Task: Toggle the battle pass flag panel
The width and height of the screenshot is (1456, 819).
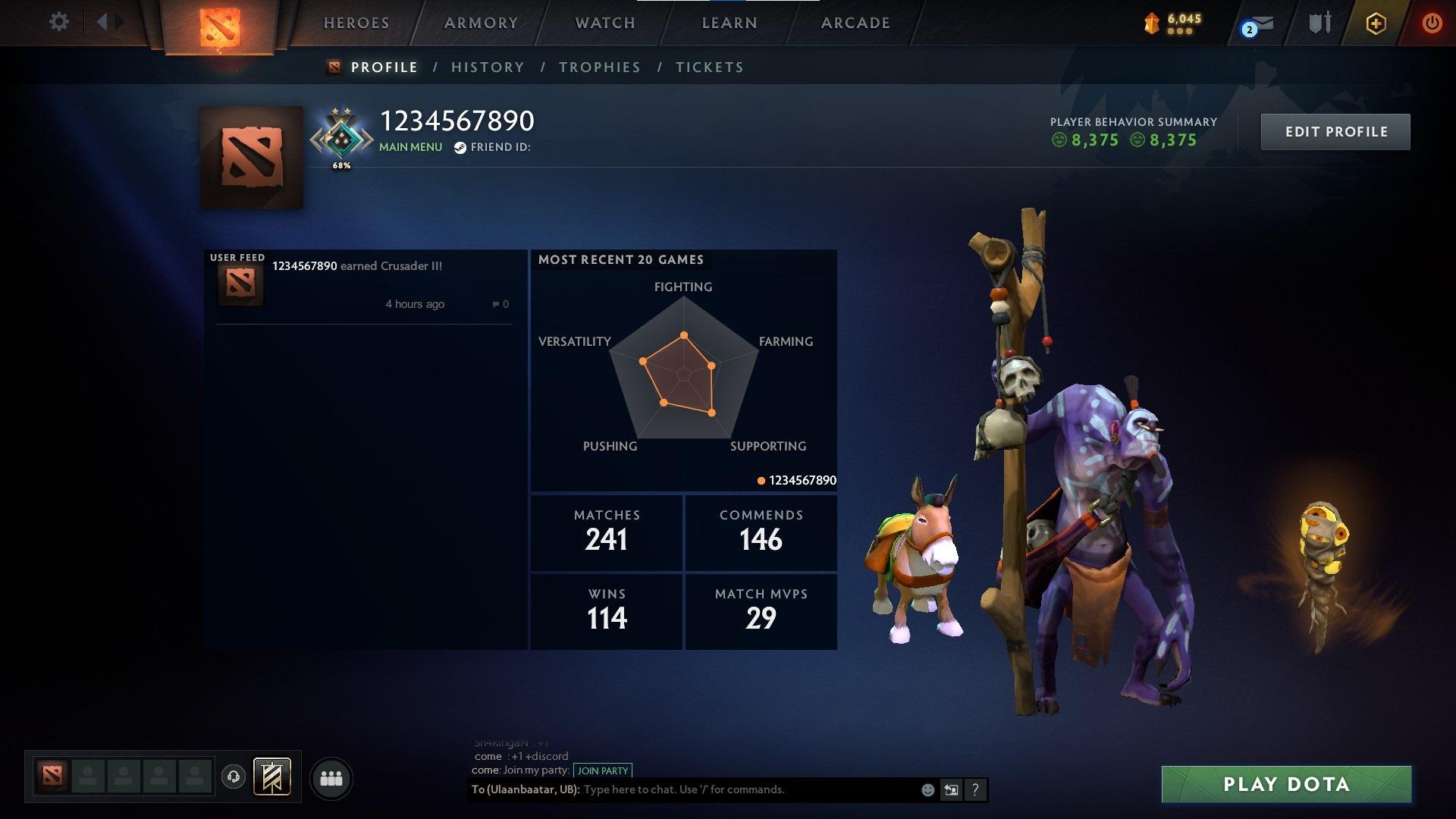Action: tap(273, 777)
